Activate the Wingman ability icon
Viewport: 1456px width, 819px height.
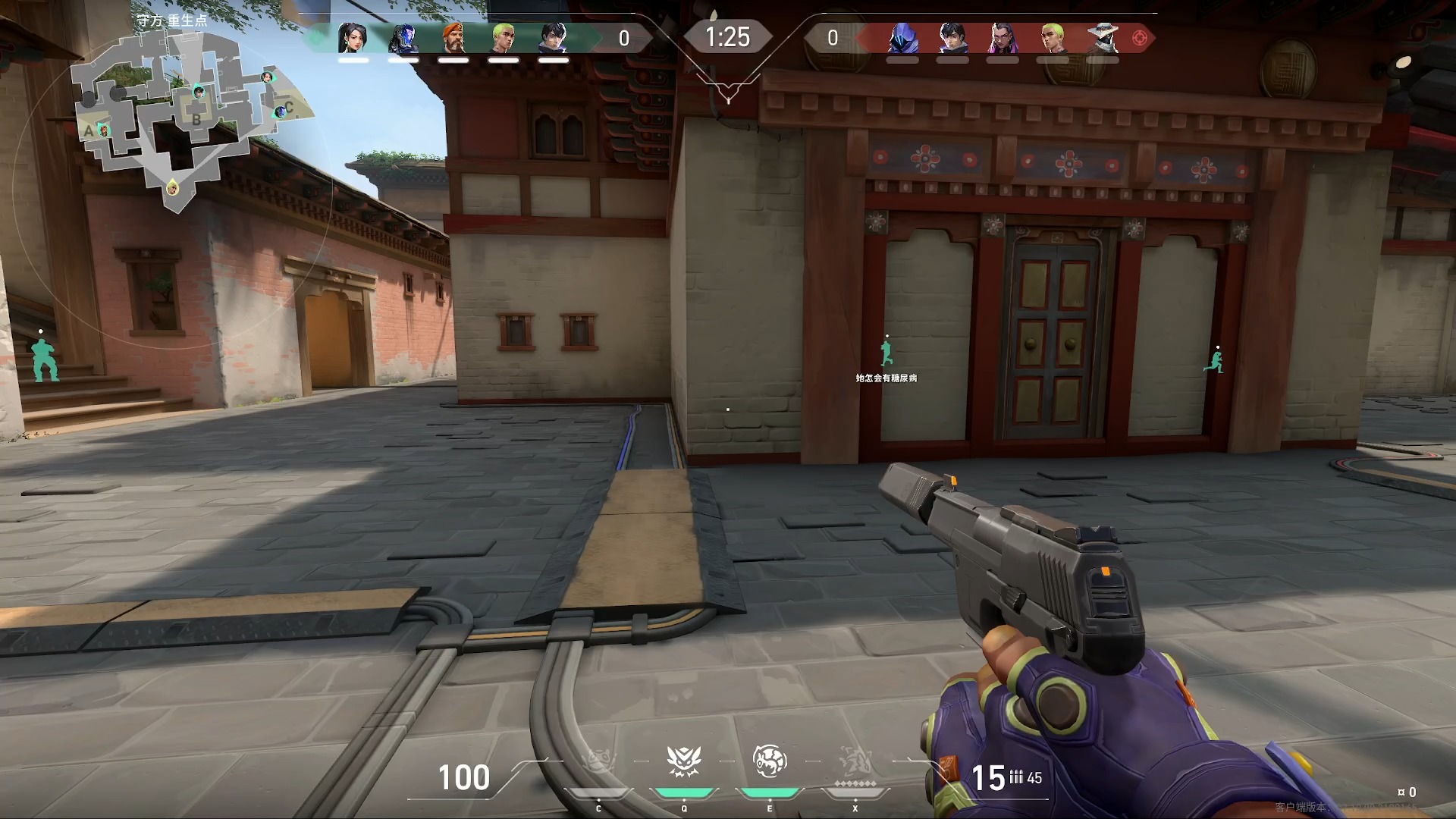point(683,761)
